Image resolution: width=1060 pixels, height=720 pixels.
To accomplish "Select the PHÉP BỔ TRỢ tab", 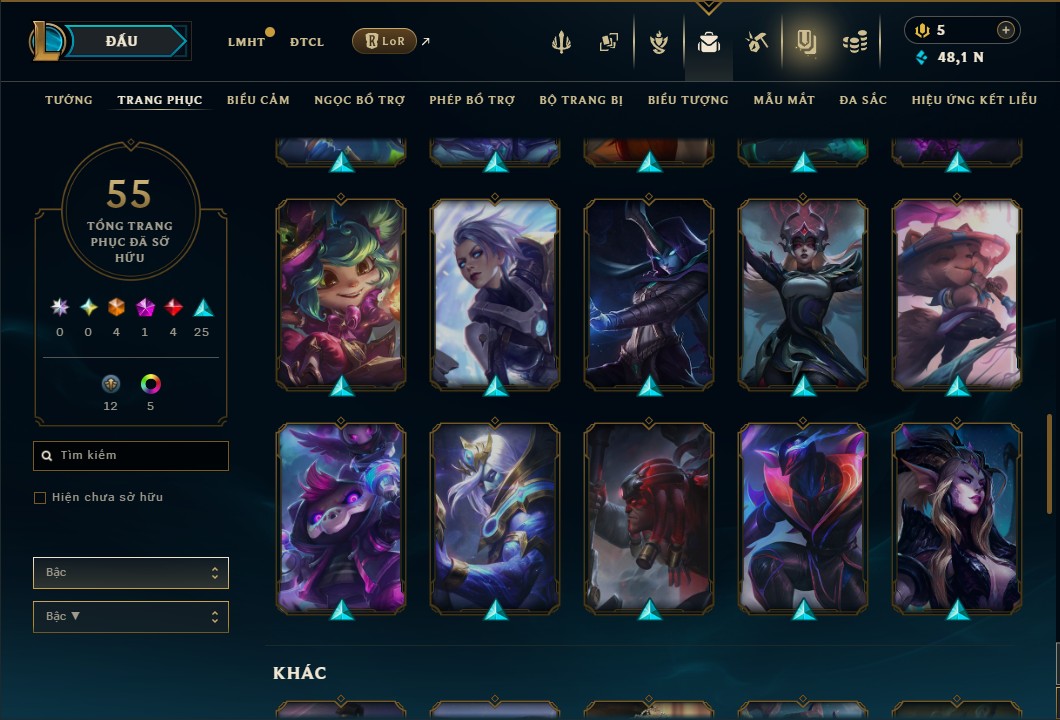I will click(x=472, y=100).
